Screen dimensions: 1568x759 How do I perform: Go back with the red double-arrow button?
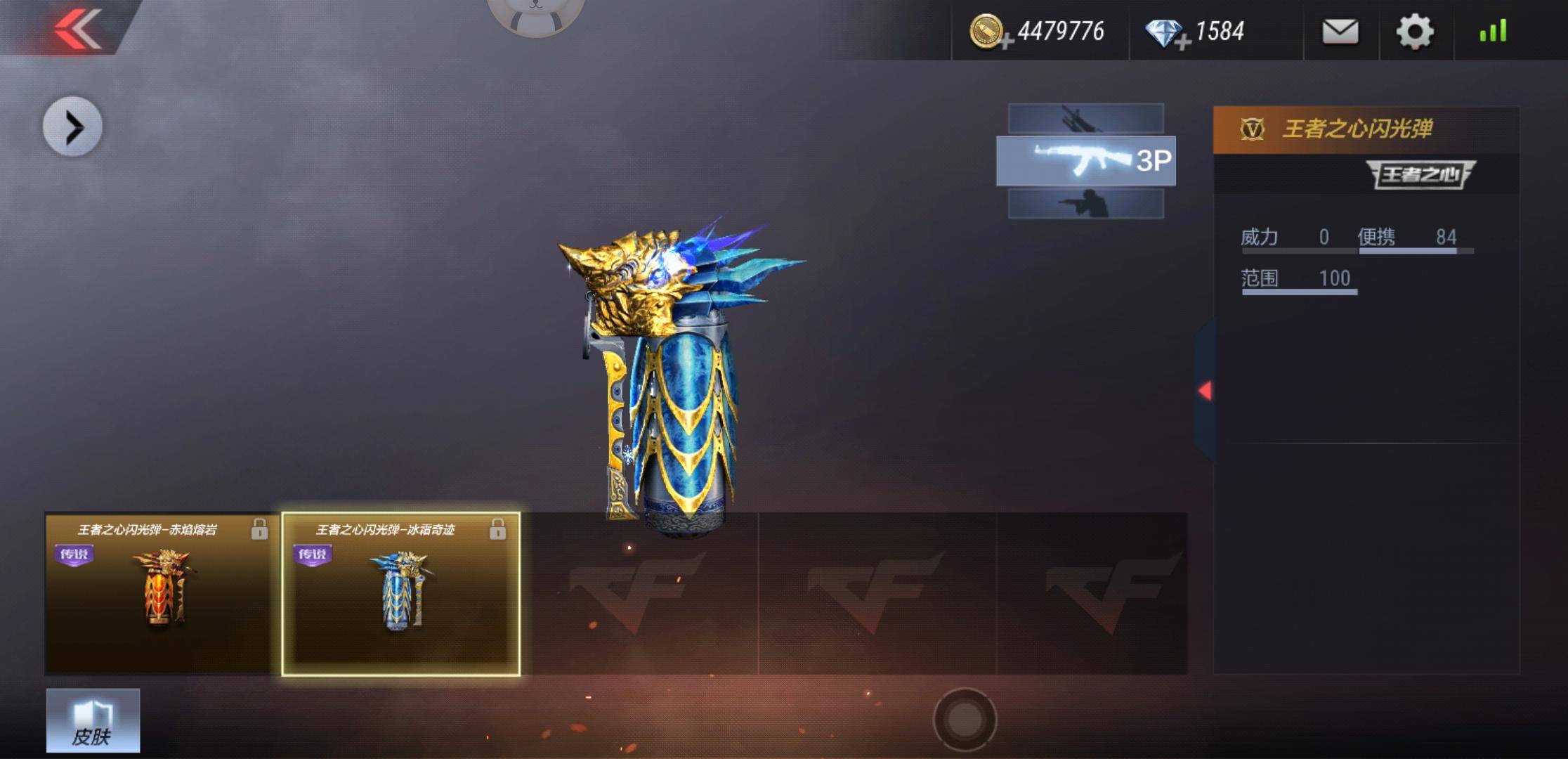pos(77,28)
